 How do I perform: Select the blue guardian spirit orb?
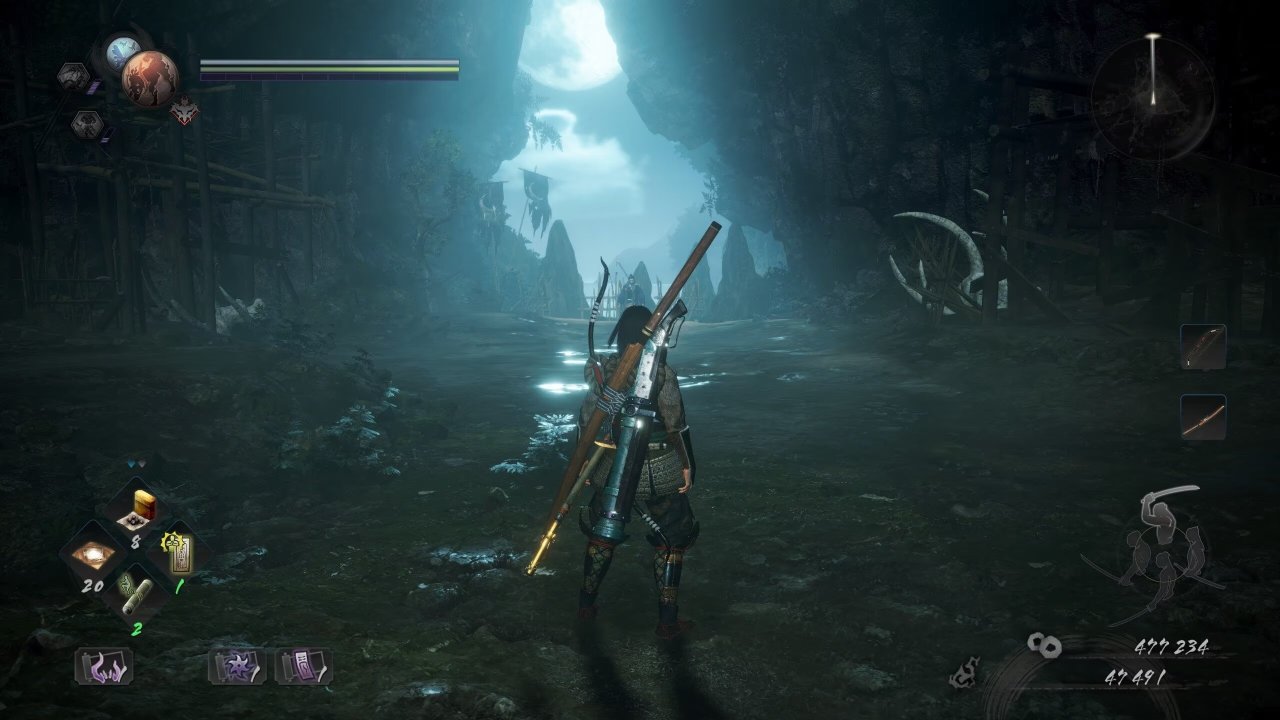click(124, 50)
